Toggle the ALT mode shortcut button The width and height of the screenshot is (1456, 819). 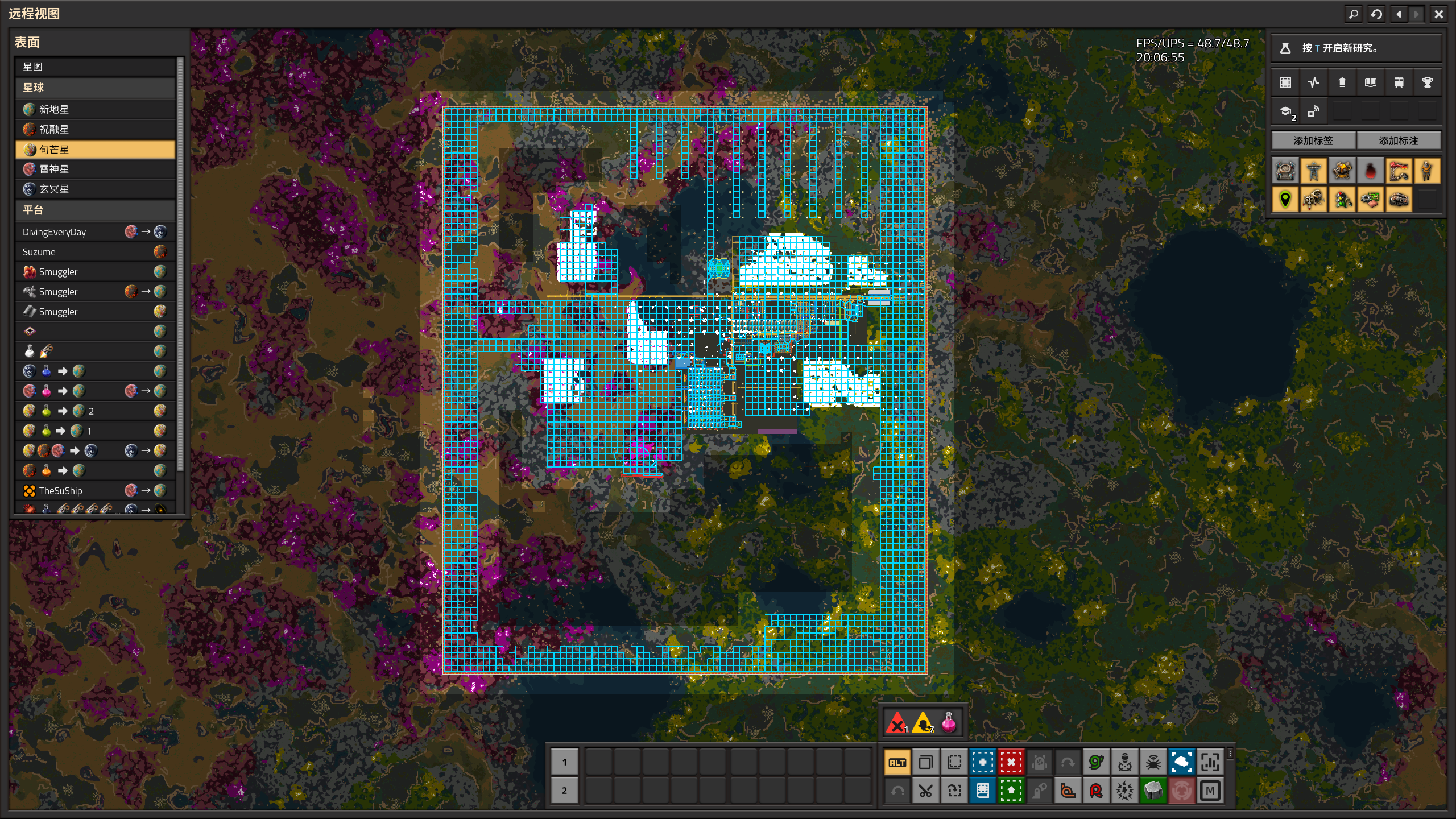click(897, 763)
